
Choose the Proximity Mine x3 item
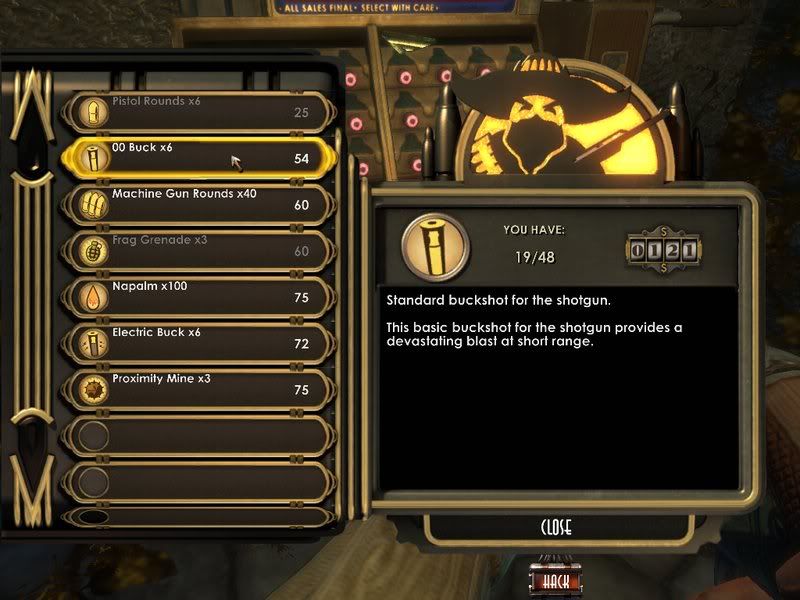coord(195,389)
